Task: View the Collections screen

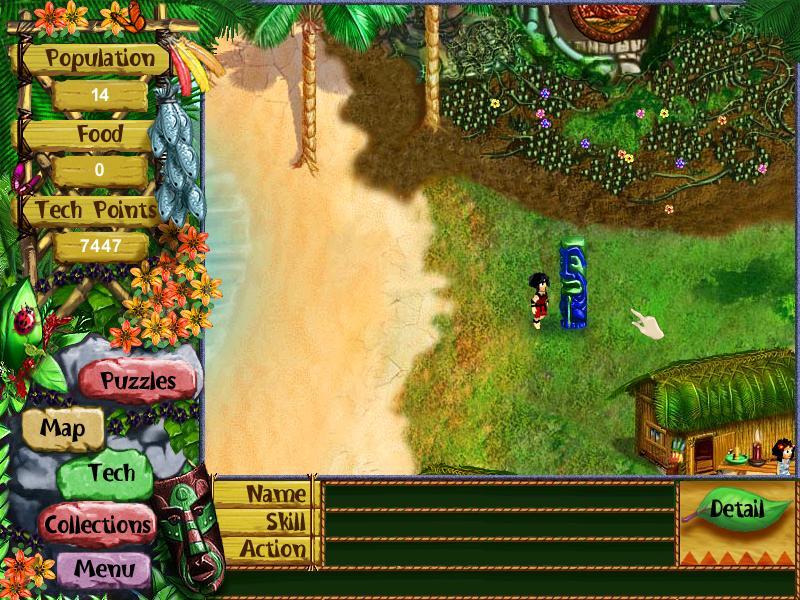Action: [x=97, y=523]
